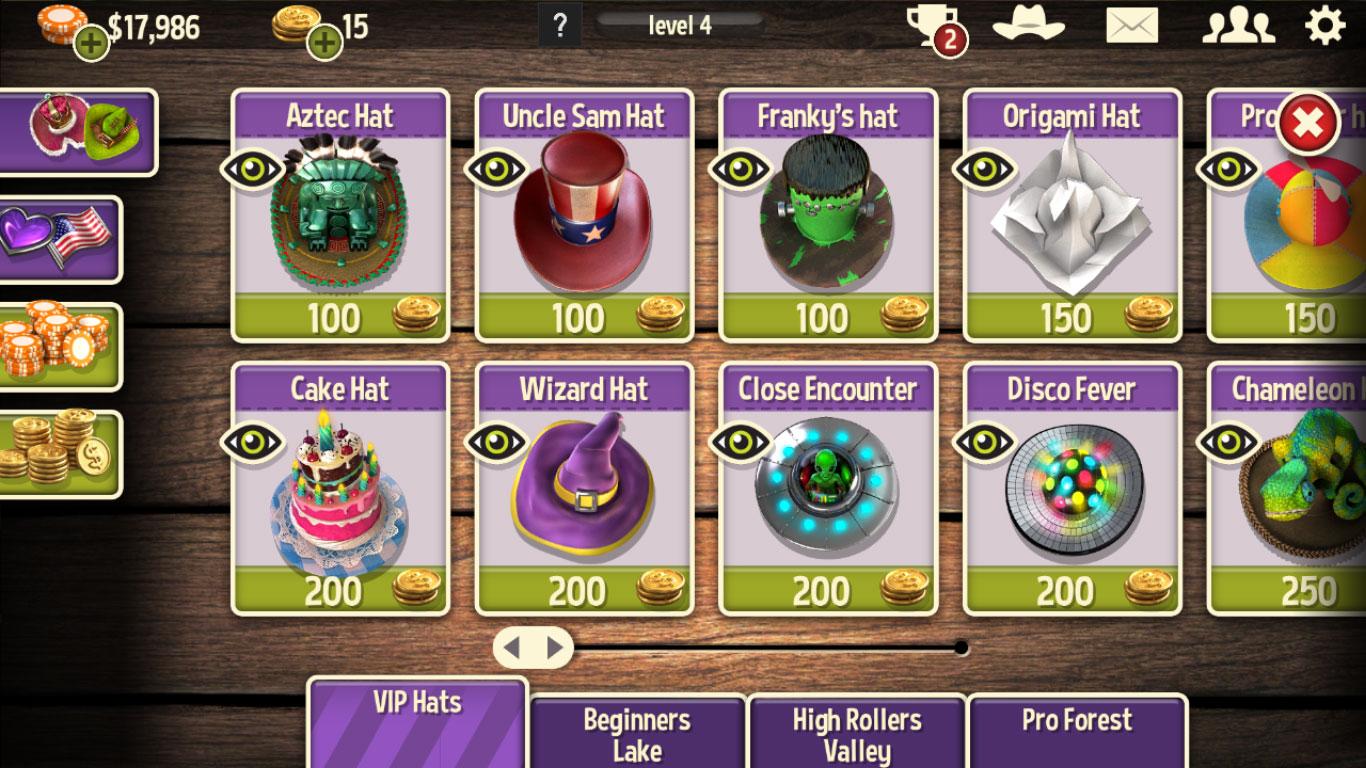The height and width of the screenshot is (768, 1366).
Task: Click the question mark help button
Action: click(560, 25)
